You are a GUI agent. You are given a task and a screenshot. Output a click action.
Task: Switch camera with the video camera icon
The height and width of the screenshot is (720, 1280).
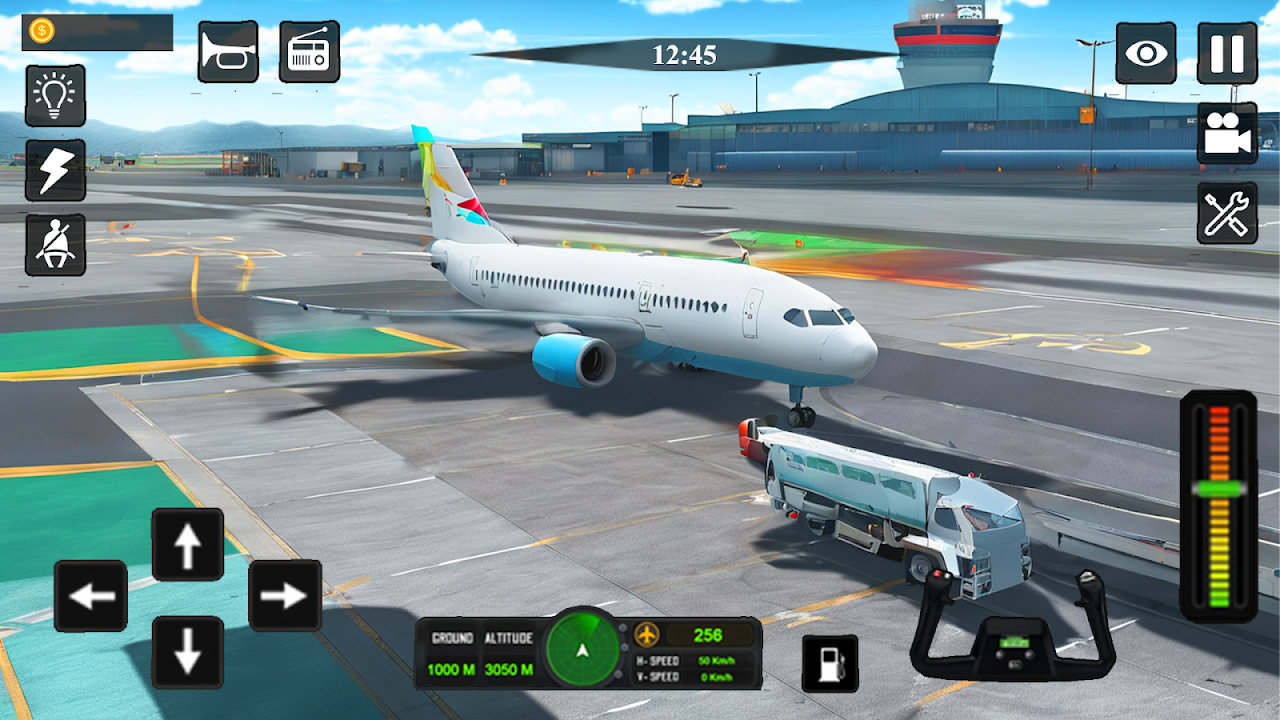point(1227,133)
